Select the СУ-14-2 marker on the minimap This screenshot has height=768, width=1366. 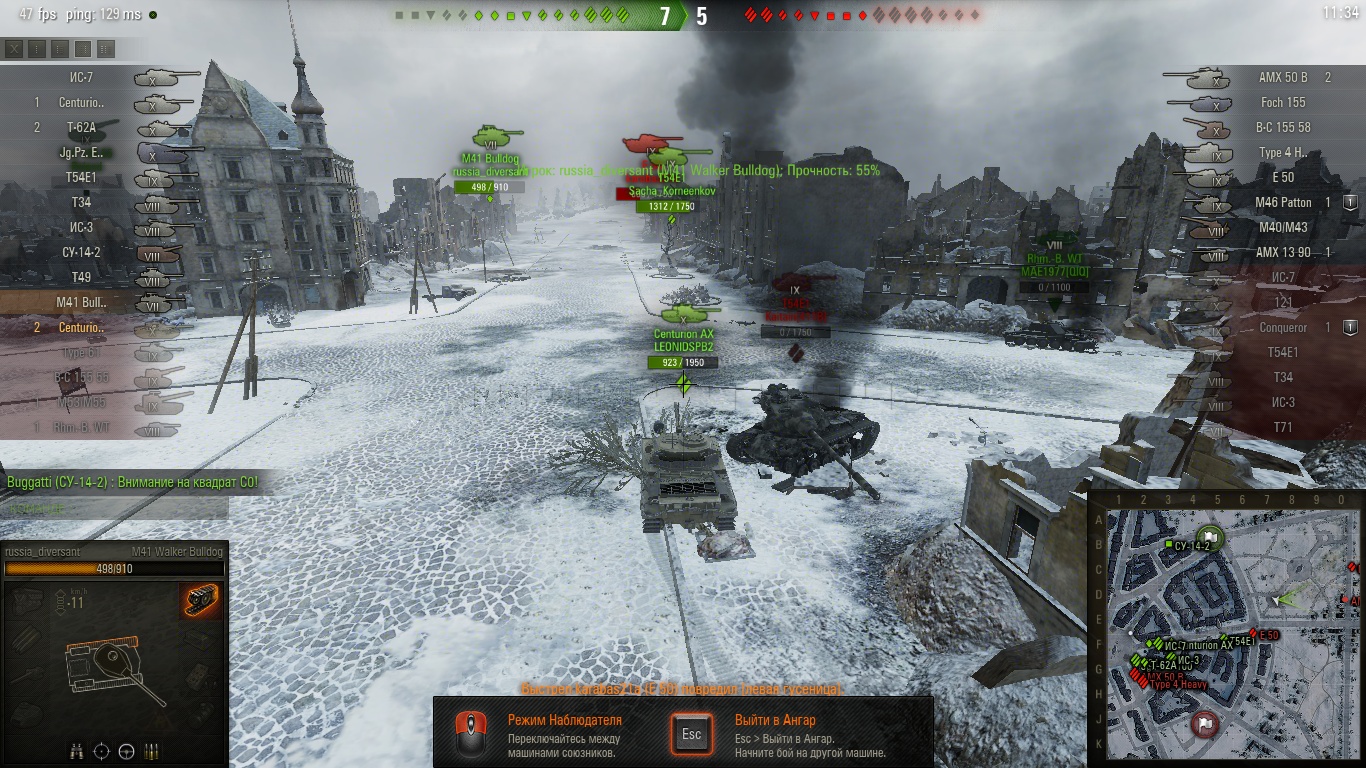(1168, 545)
